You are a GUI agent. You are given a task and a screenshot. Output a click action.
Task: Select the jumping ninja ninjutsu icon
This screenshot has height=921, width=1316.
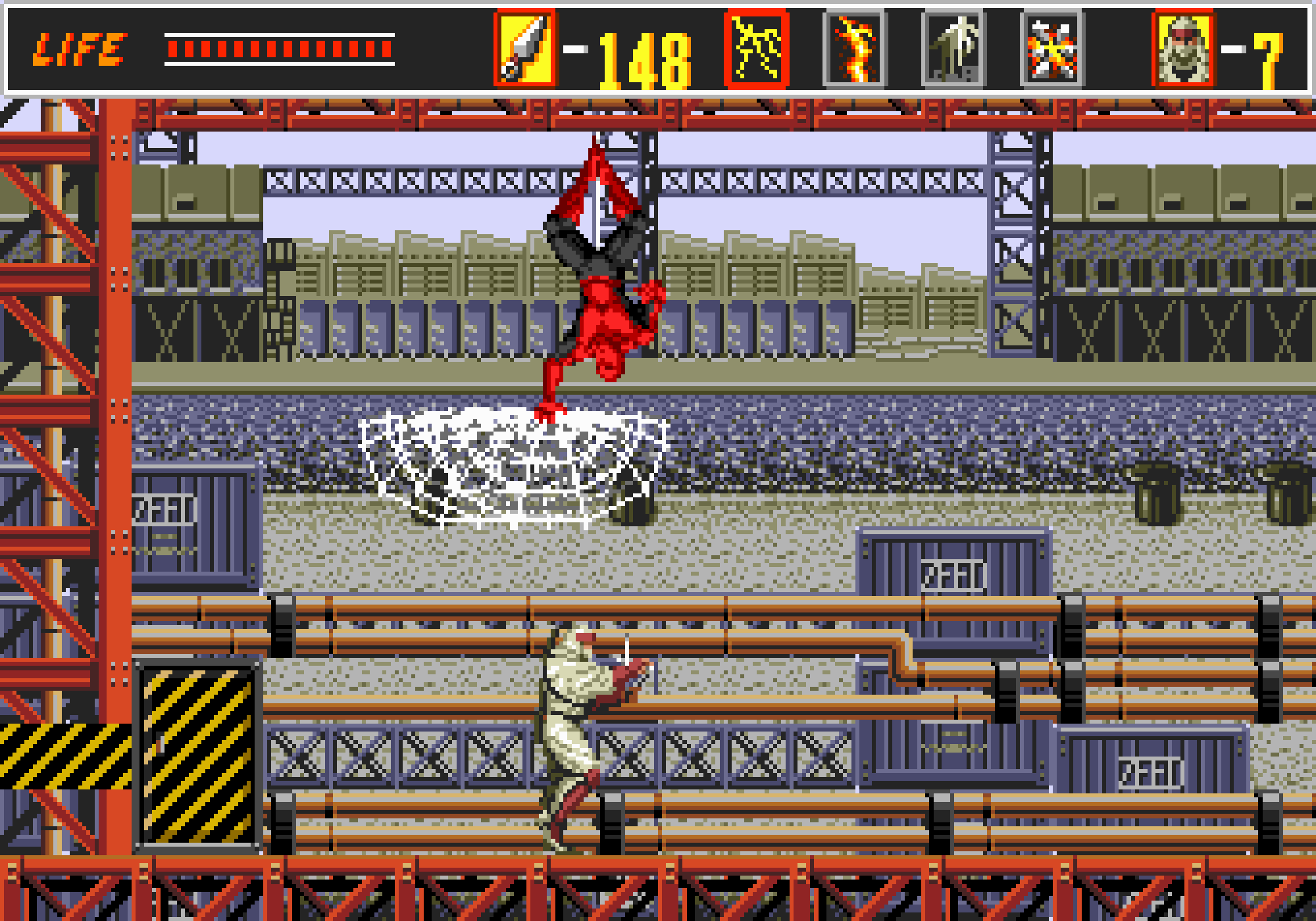click(x=953, y=49)
